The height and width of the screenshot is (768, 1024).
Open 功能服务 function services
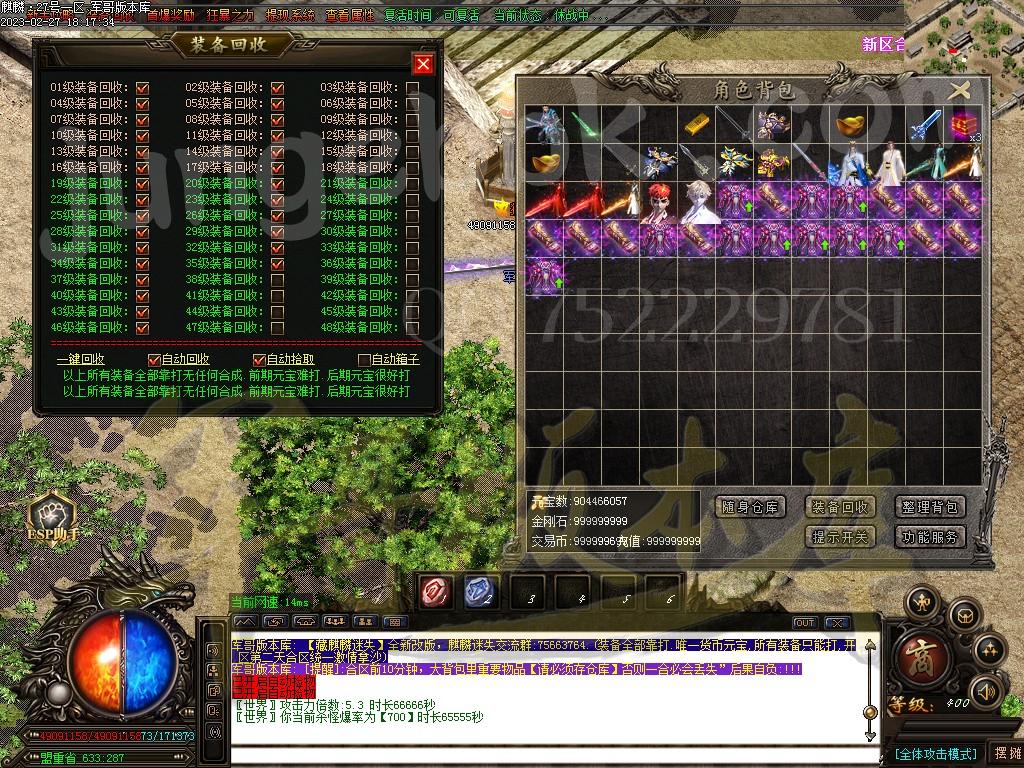929,537
